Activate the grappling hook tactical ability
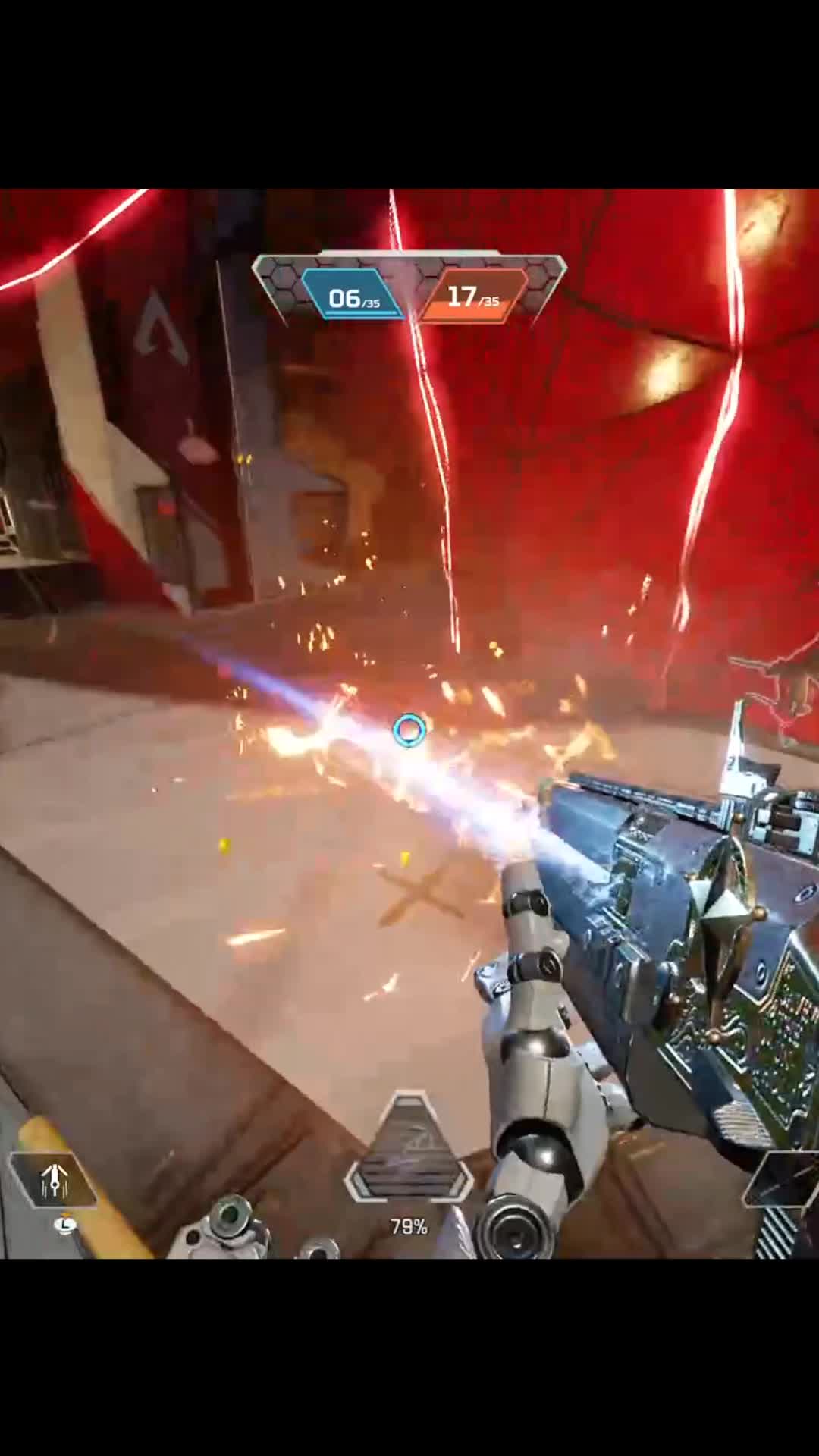The image size is (819, 1456). 55,1179
